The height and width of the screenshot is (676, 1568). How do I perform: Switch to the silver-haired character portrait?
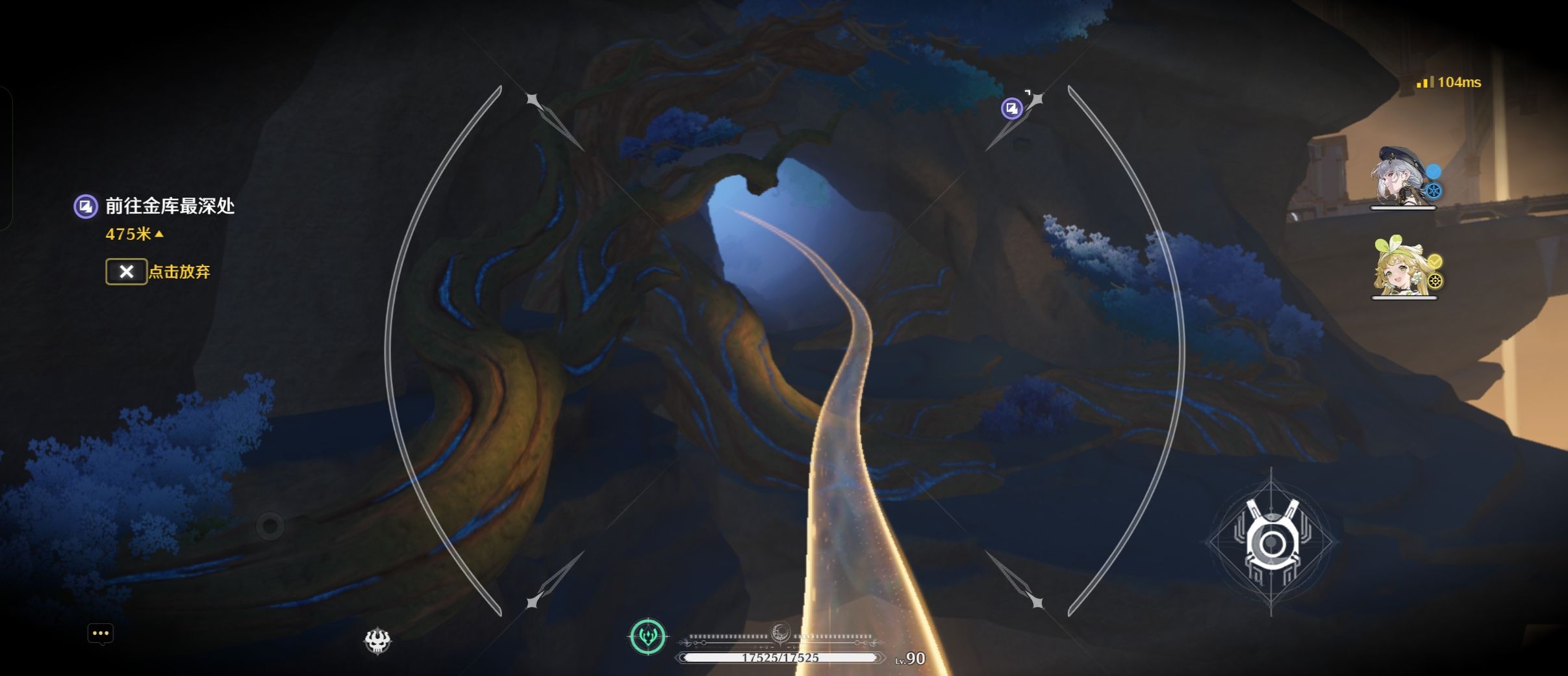click(x=1401, y=178)
